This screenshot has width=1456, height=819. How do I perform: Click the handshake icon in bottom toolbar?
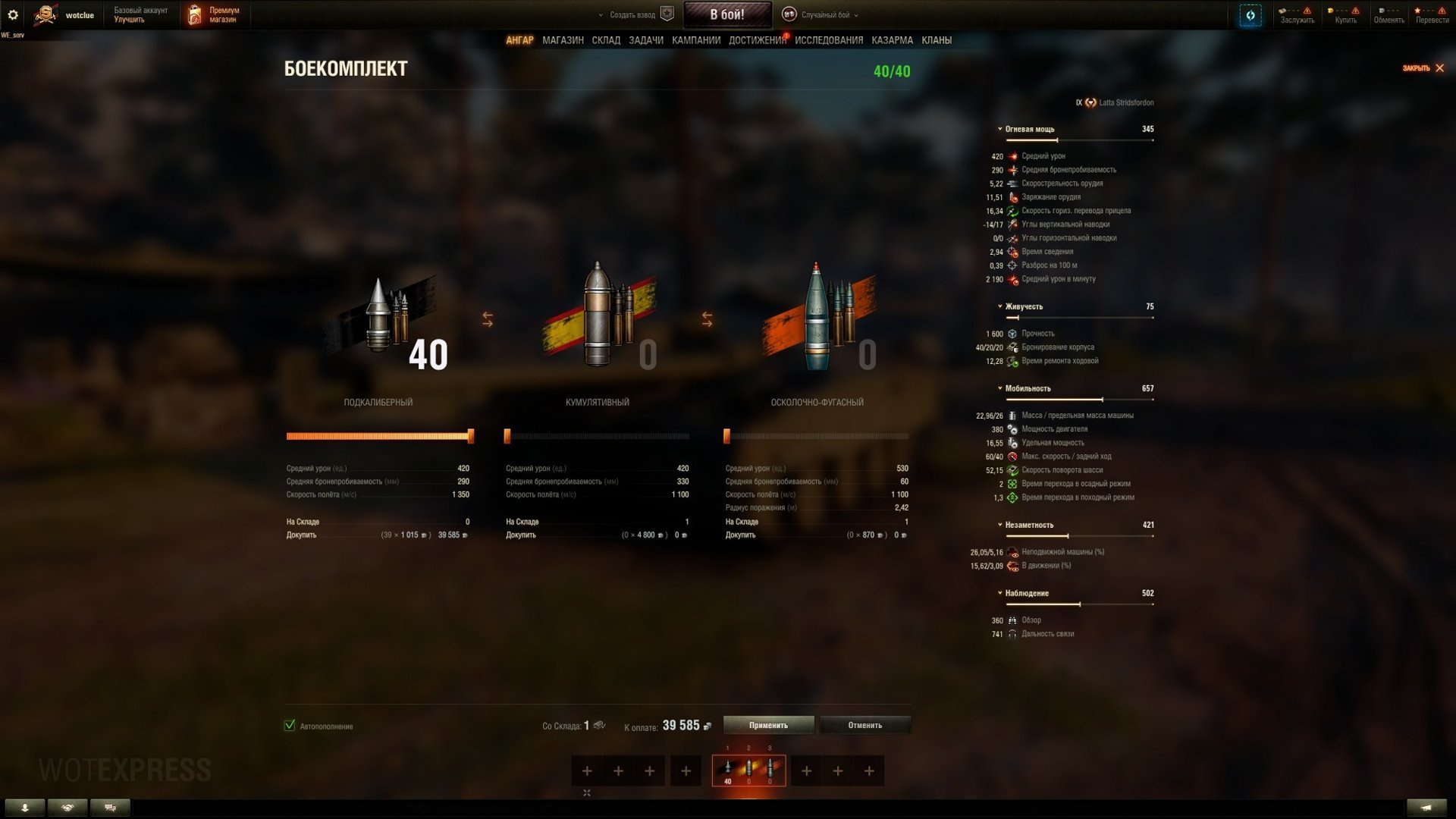point(68,808)
